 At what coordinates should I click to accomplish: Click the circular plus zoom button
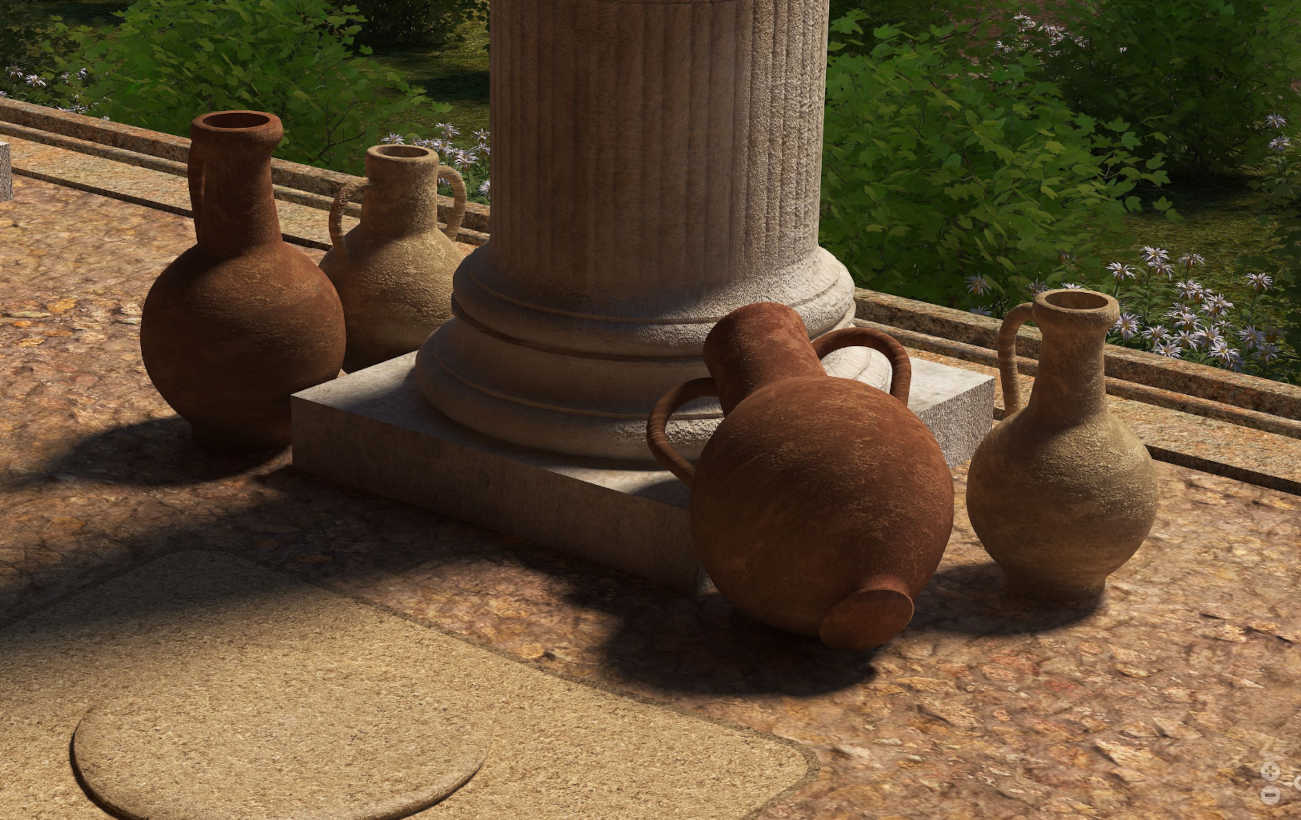[1270, 771]
